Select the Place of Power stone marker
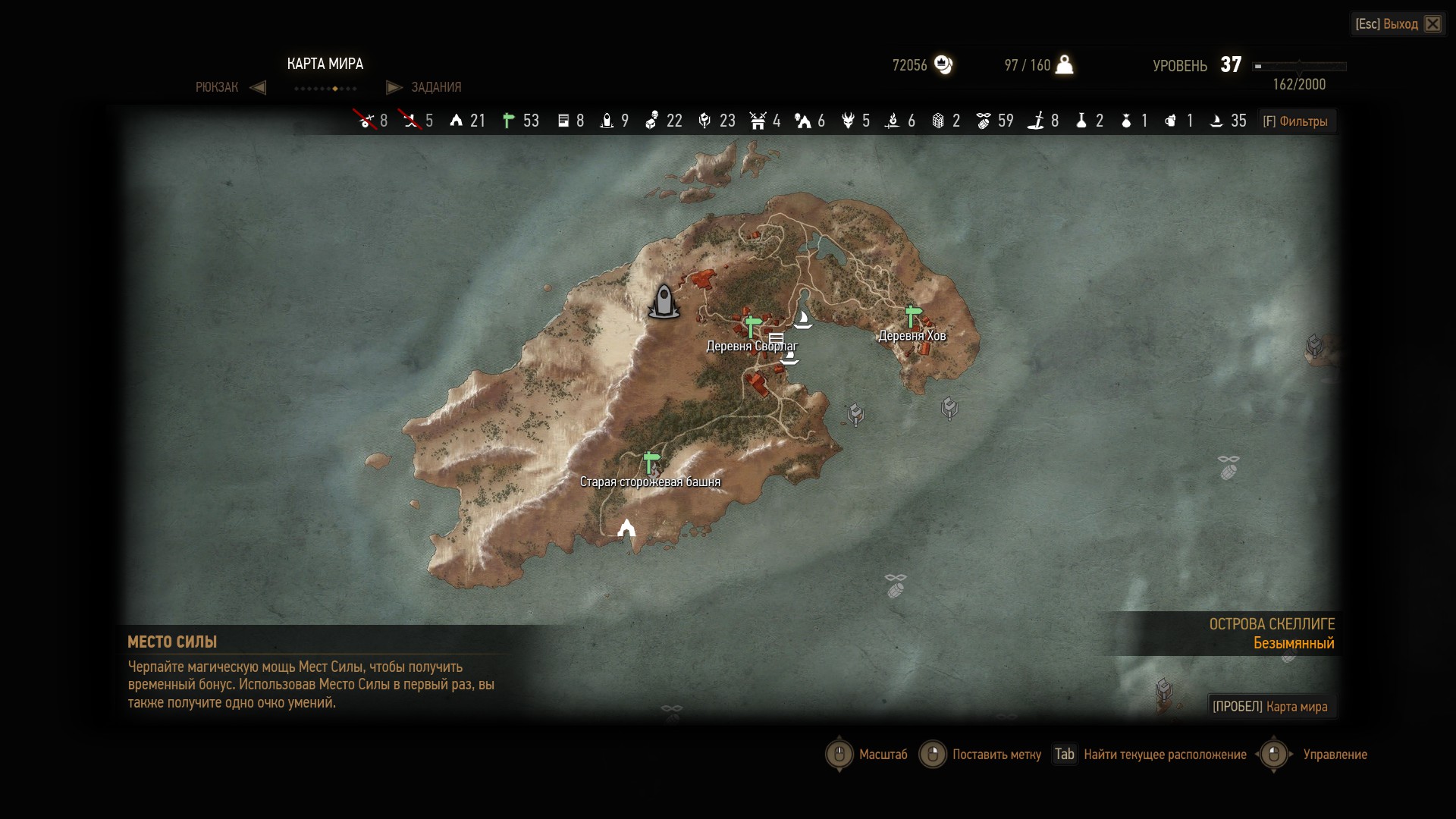This screenshot has height=819, width=1456. (x=664, y=301)
